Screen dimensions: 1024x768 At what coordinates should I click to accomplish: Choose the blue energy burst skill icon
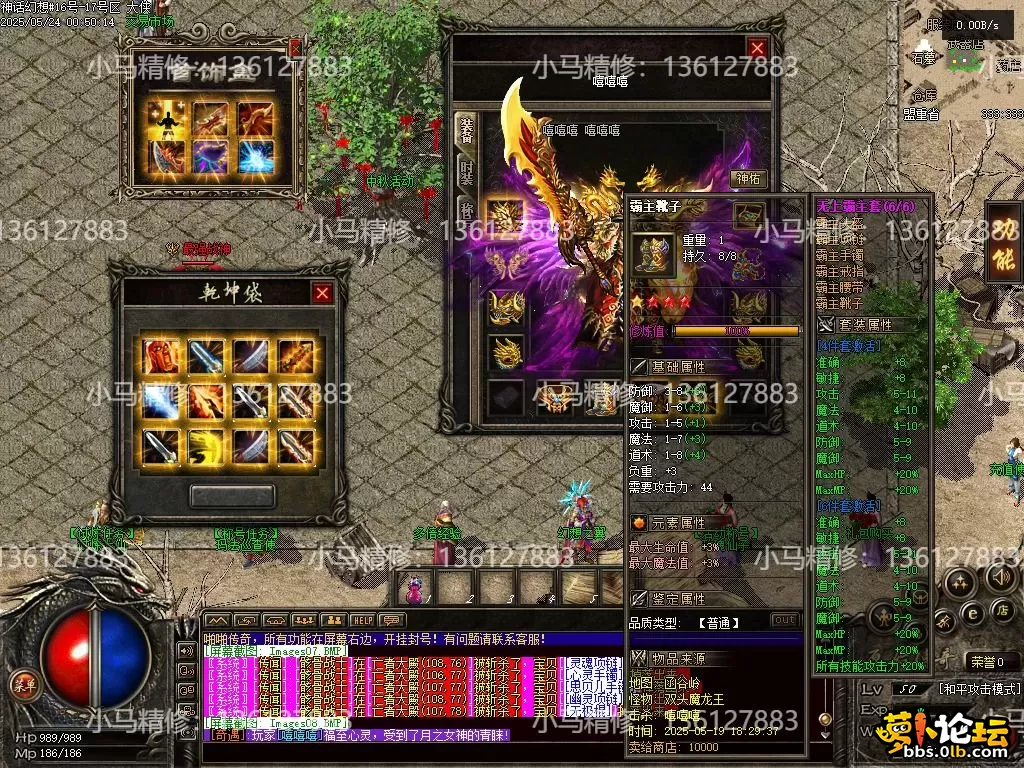click(x=255, y=157)
